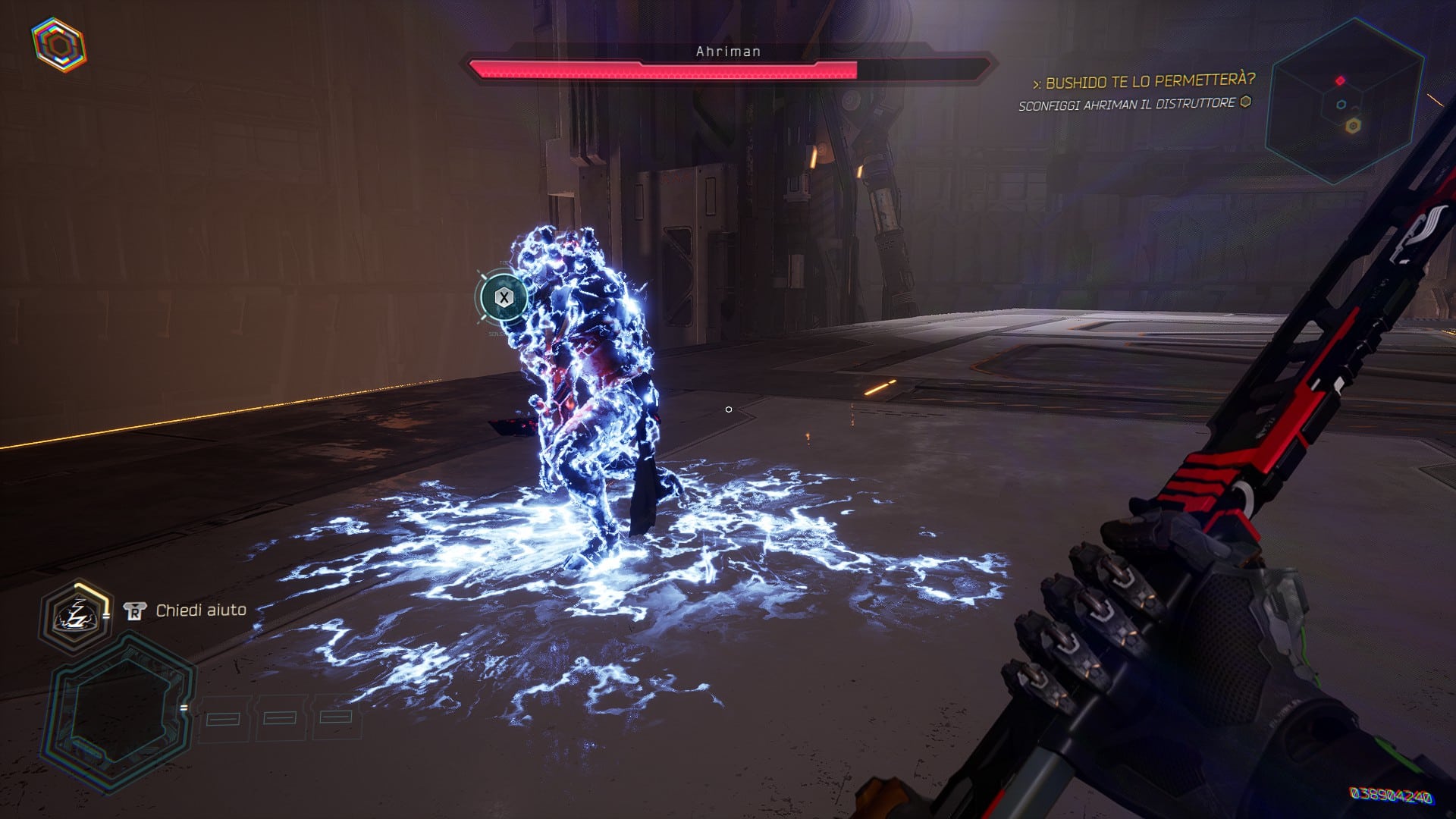This screenshot has height=819, width=1456.
Task: Open the hexagonal minimap
Action: point(1345,102)
